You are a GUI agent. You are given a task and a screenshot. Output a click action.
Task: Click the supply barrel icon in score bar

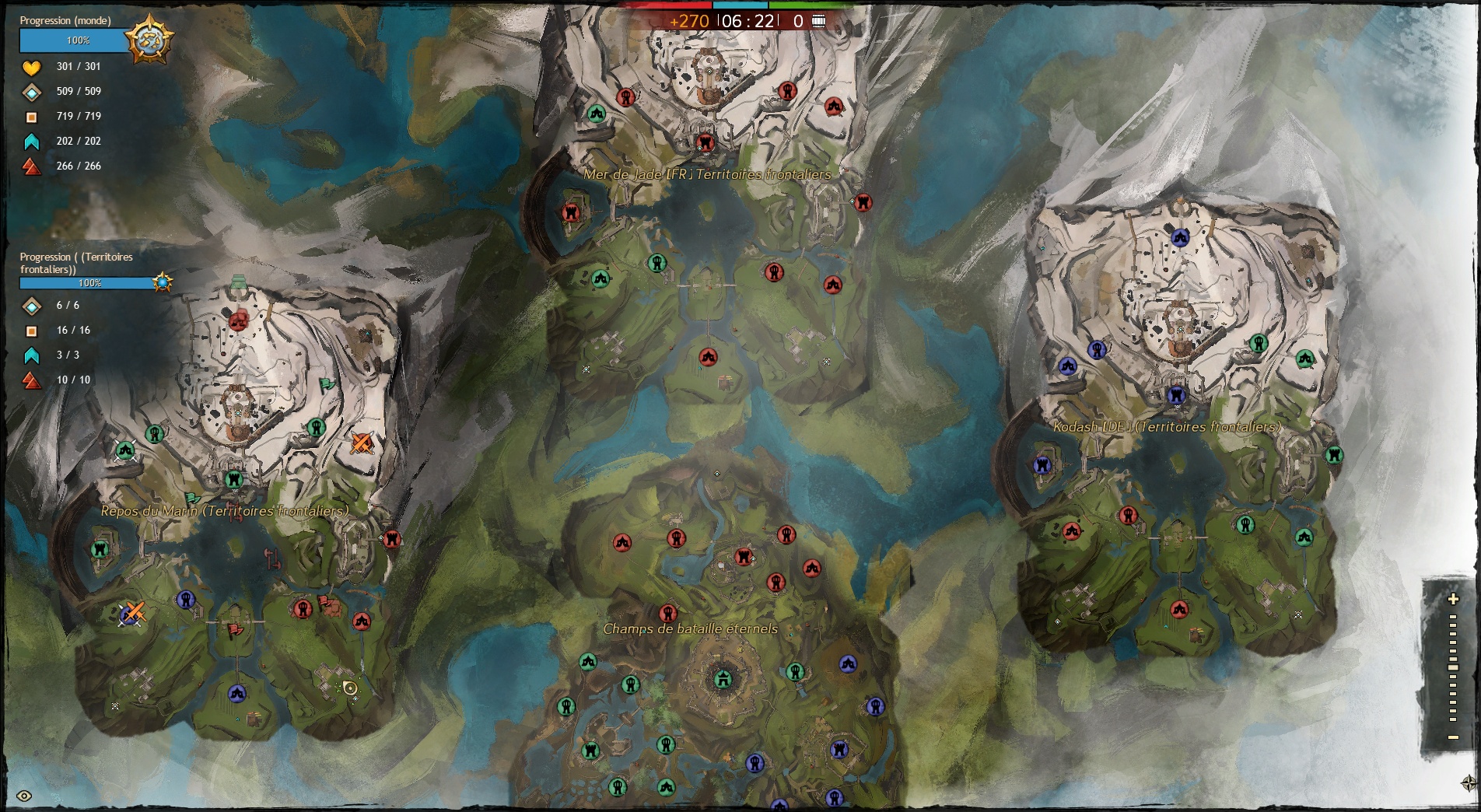click(x=819, y=21)
